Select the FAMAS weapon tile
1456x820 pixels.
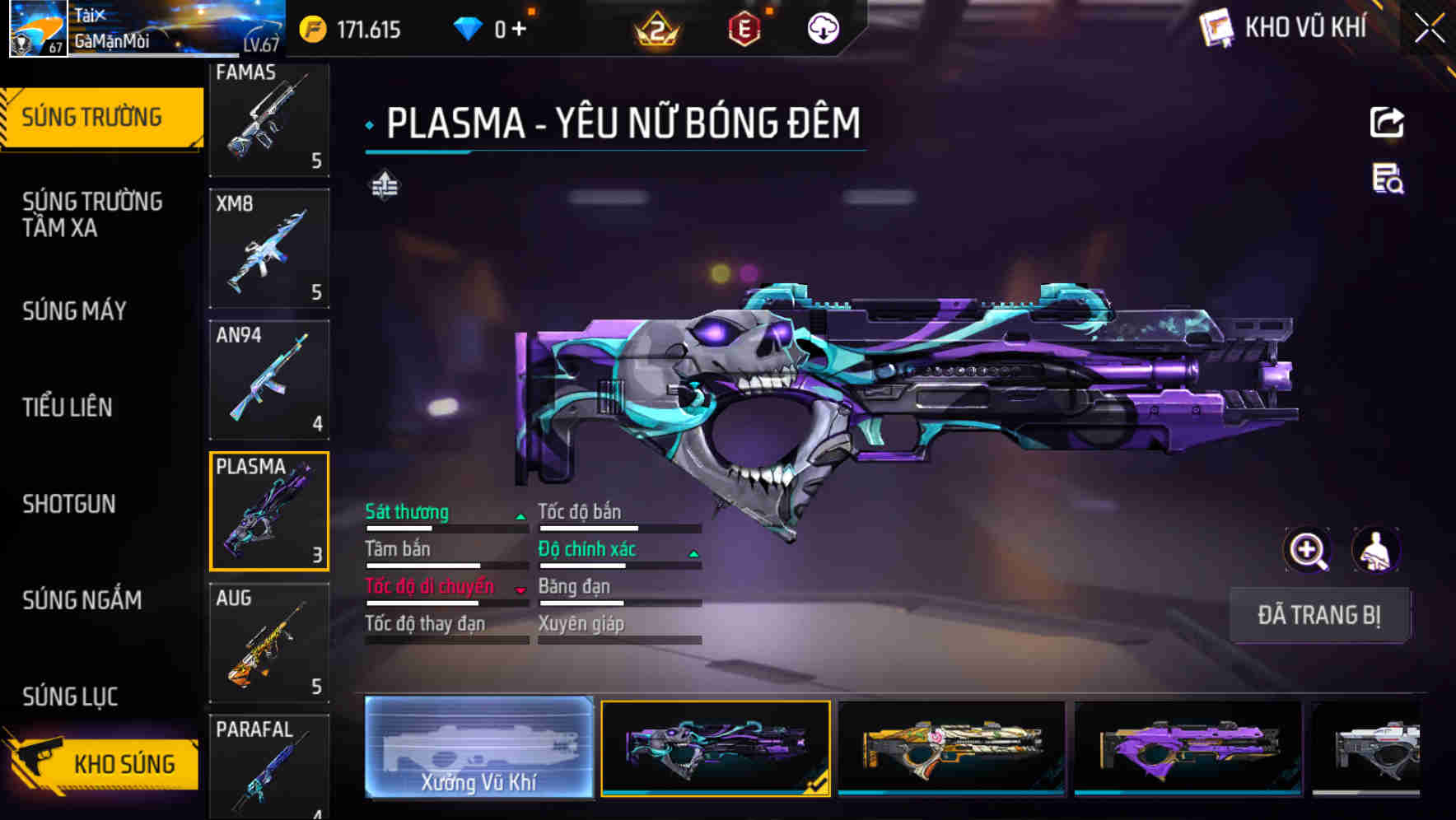coord(269,118)
